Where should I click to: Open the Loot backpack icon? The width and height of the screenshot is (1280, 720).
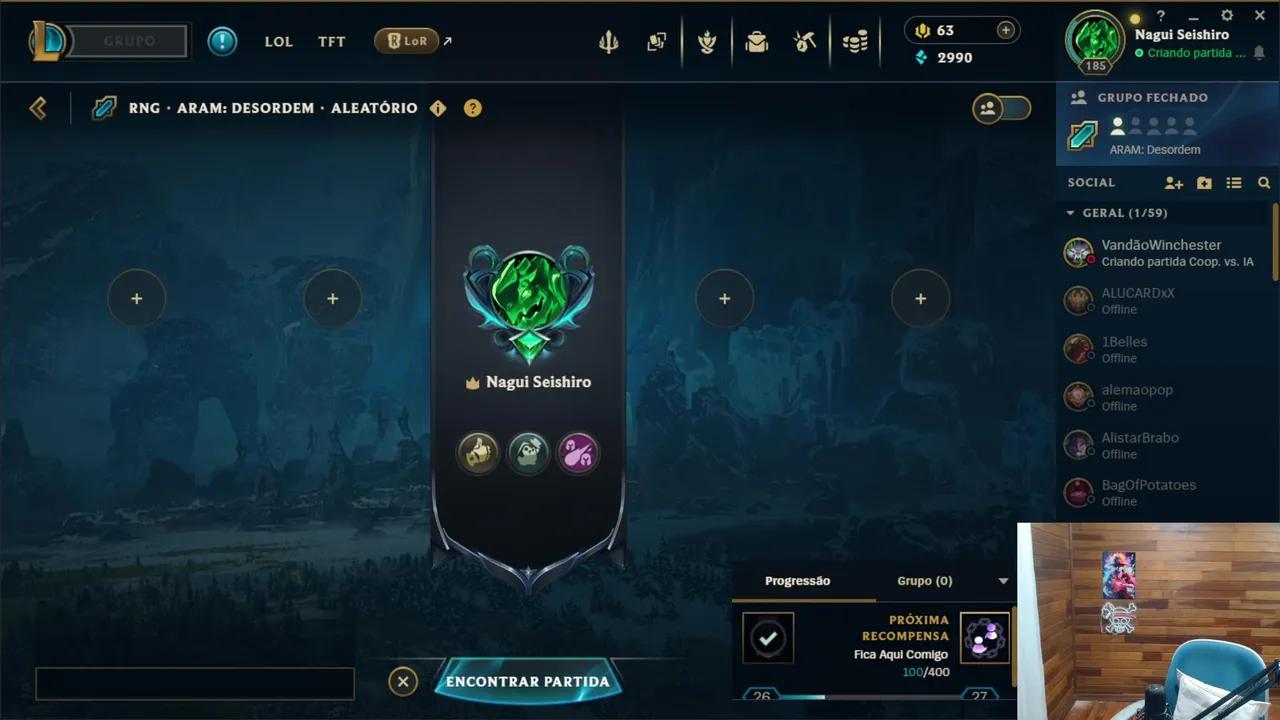click(757, 41)
